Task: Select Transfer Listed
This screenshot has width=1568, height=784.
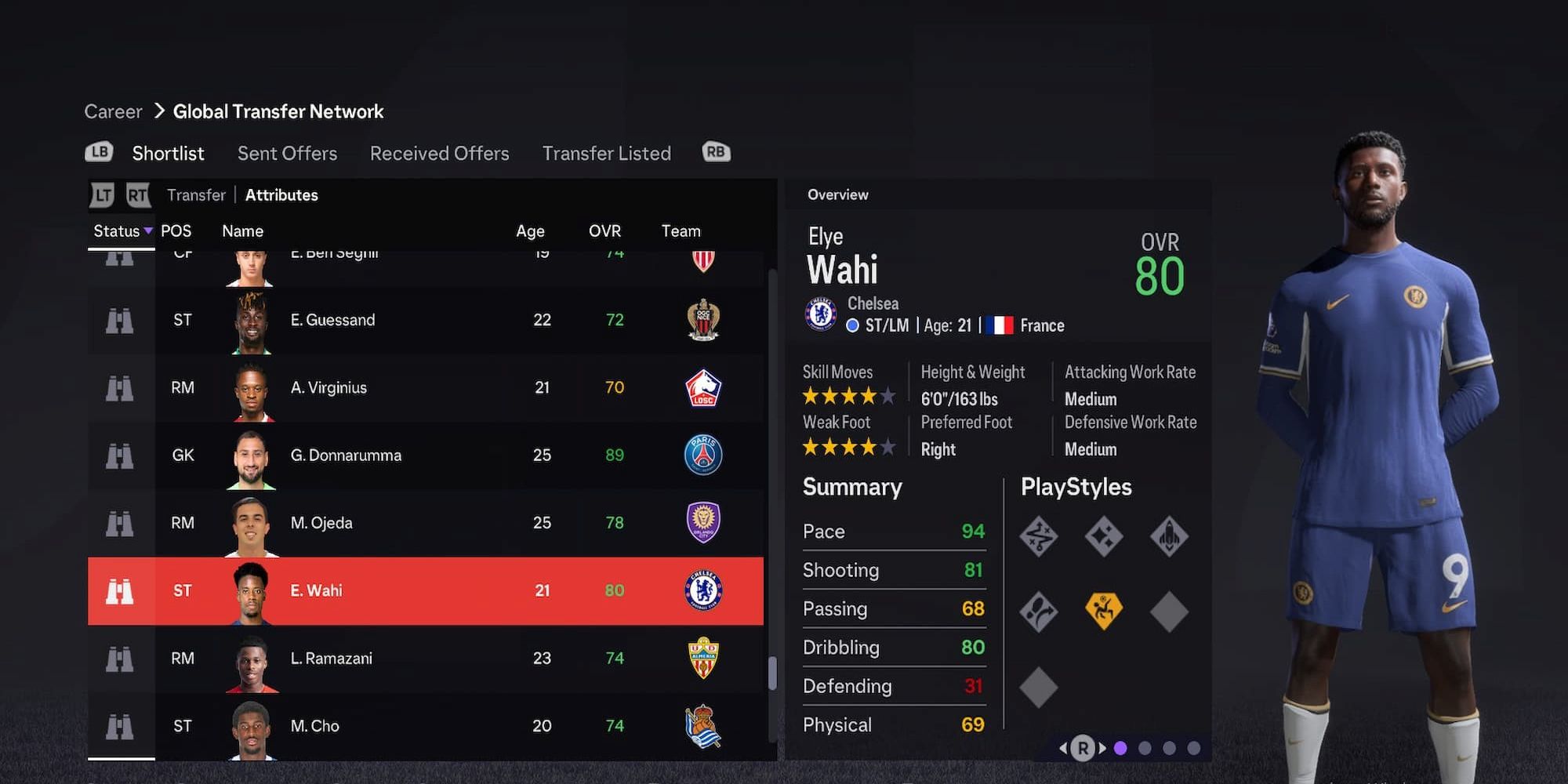Action: (x=606, y=153)
